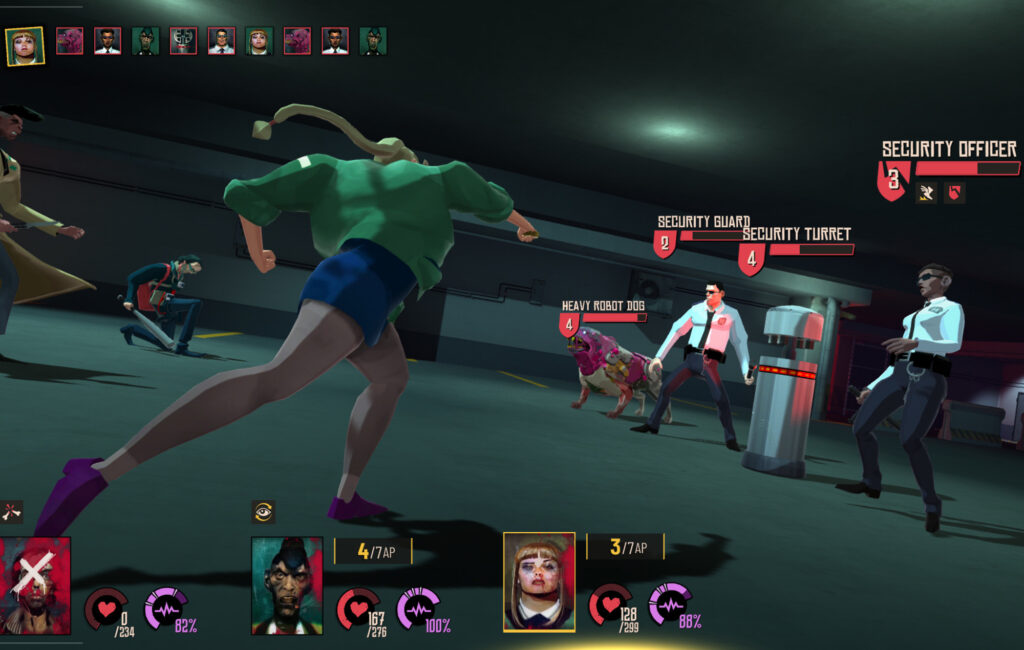The image size is (1024, 650).
Task: Click the security turret turn-order portrait
Action: (x=183, y=41)
